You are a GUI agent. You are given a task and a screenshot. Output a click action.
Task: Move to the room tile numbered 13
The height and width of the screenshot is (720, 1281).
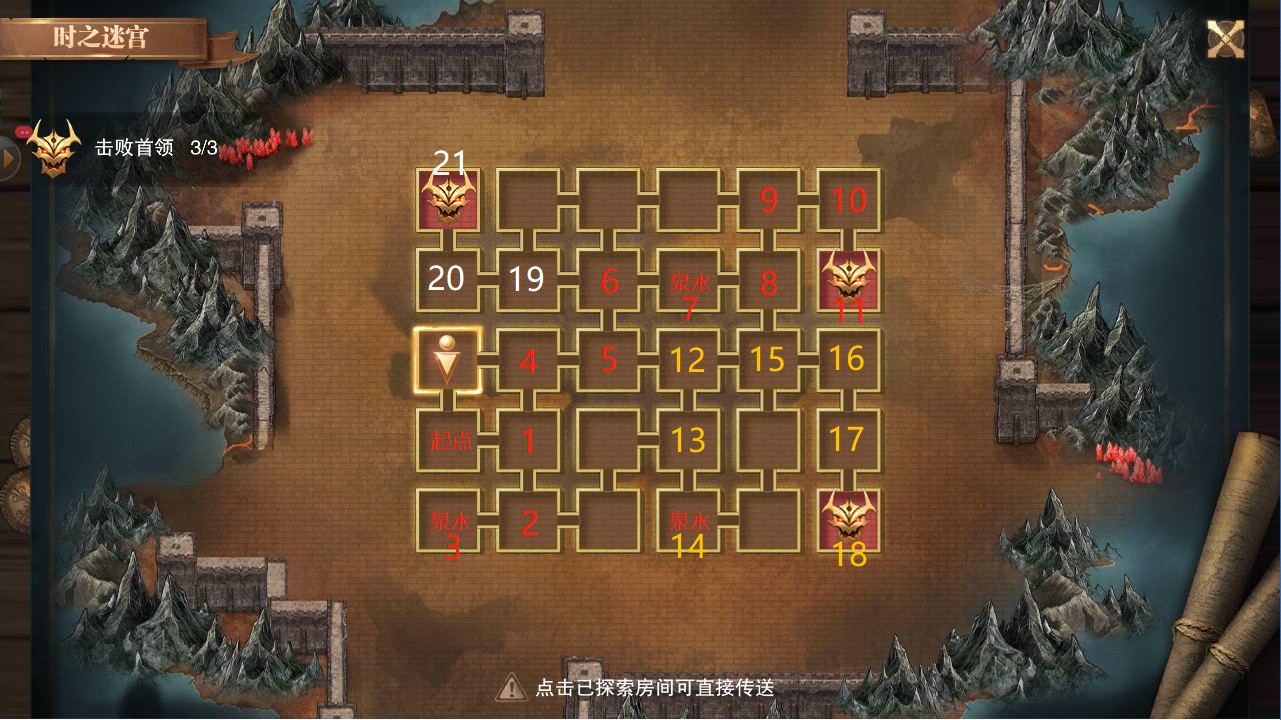coord(689,440)
